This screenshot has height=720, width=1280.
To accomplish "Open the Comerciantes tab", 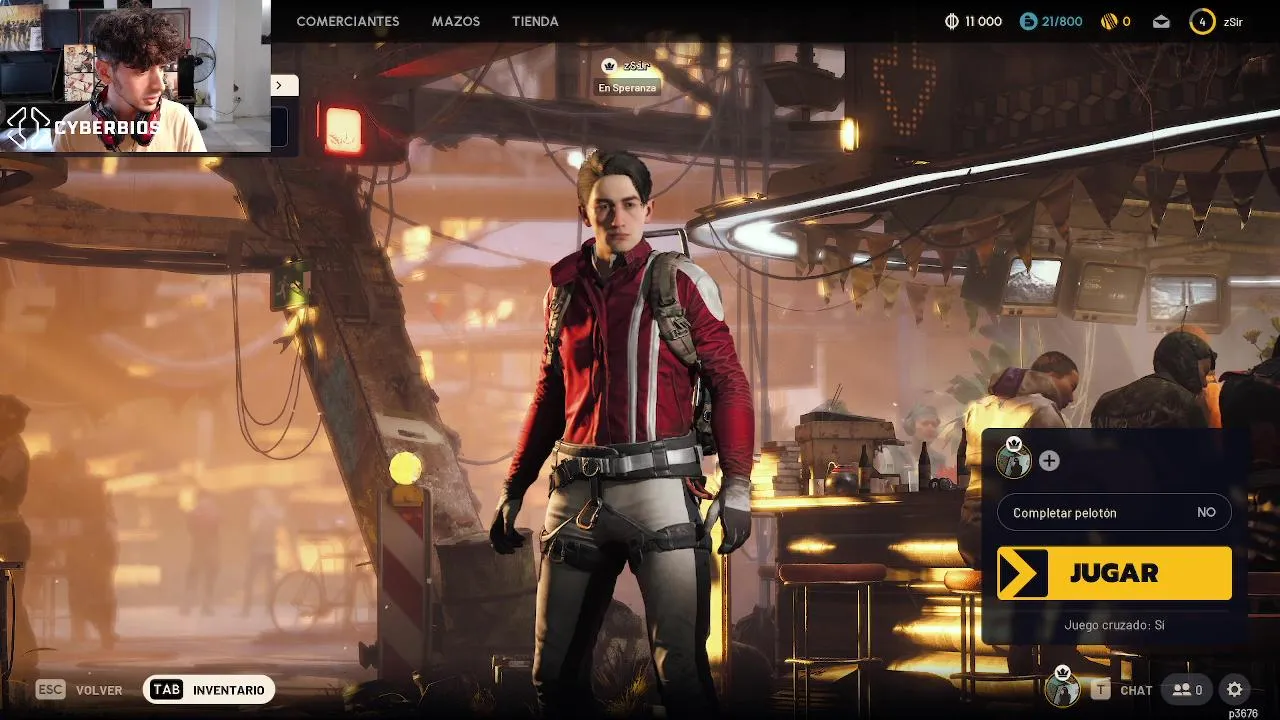I will [x=347, y=21].
